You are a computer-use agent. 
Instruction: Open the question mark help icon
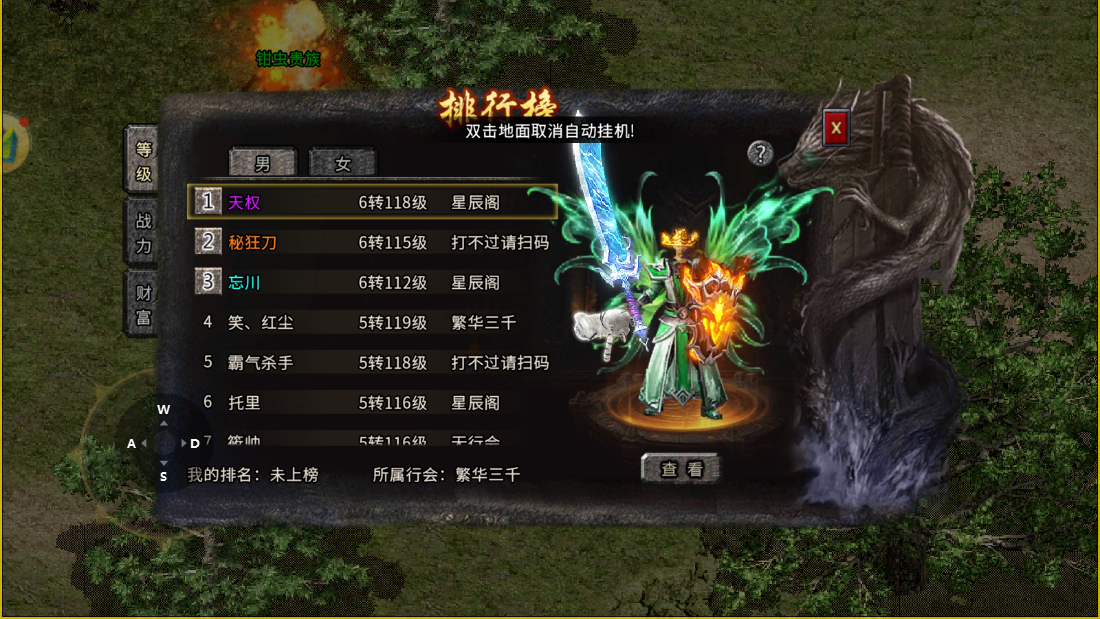point(761,153)
